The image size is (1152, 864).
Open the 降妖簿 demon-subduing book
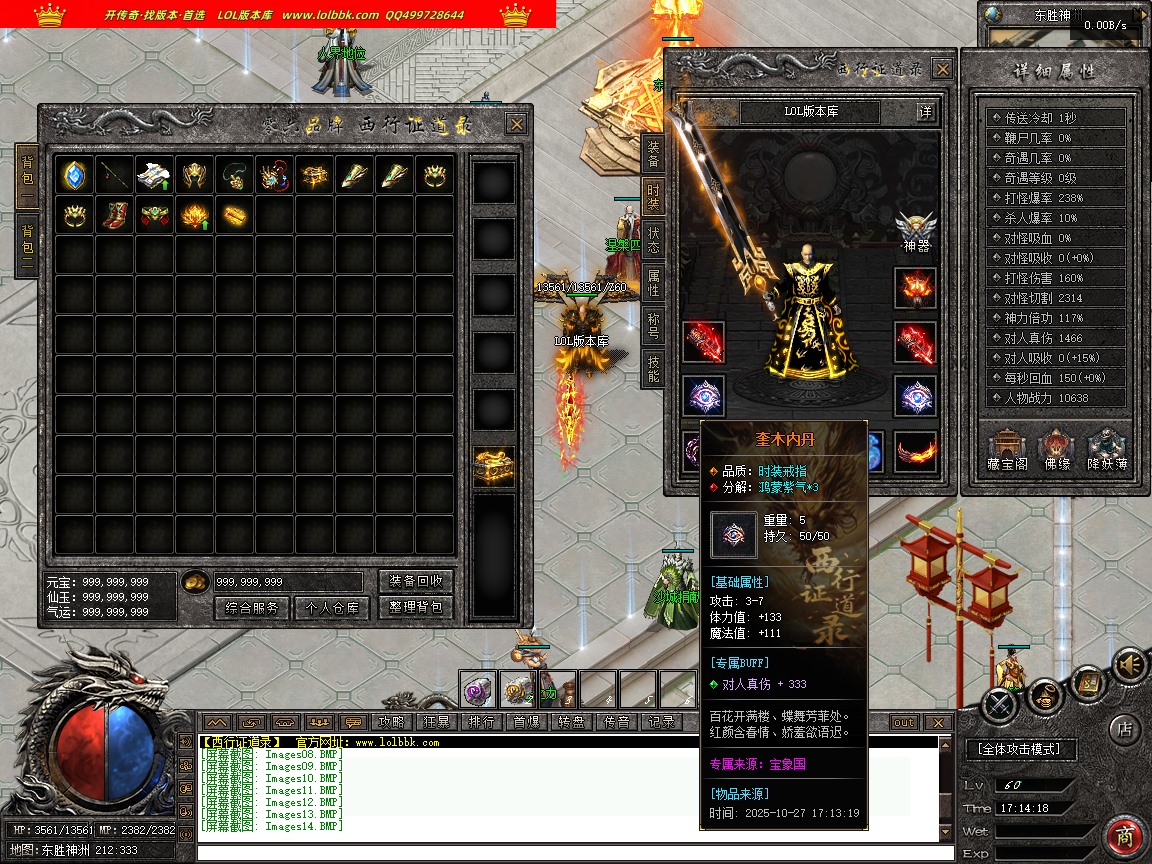tap(1107, 450)
